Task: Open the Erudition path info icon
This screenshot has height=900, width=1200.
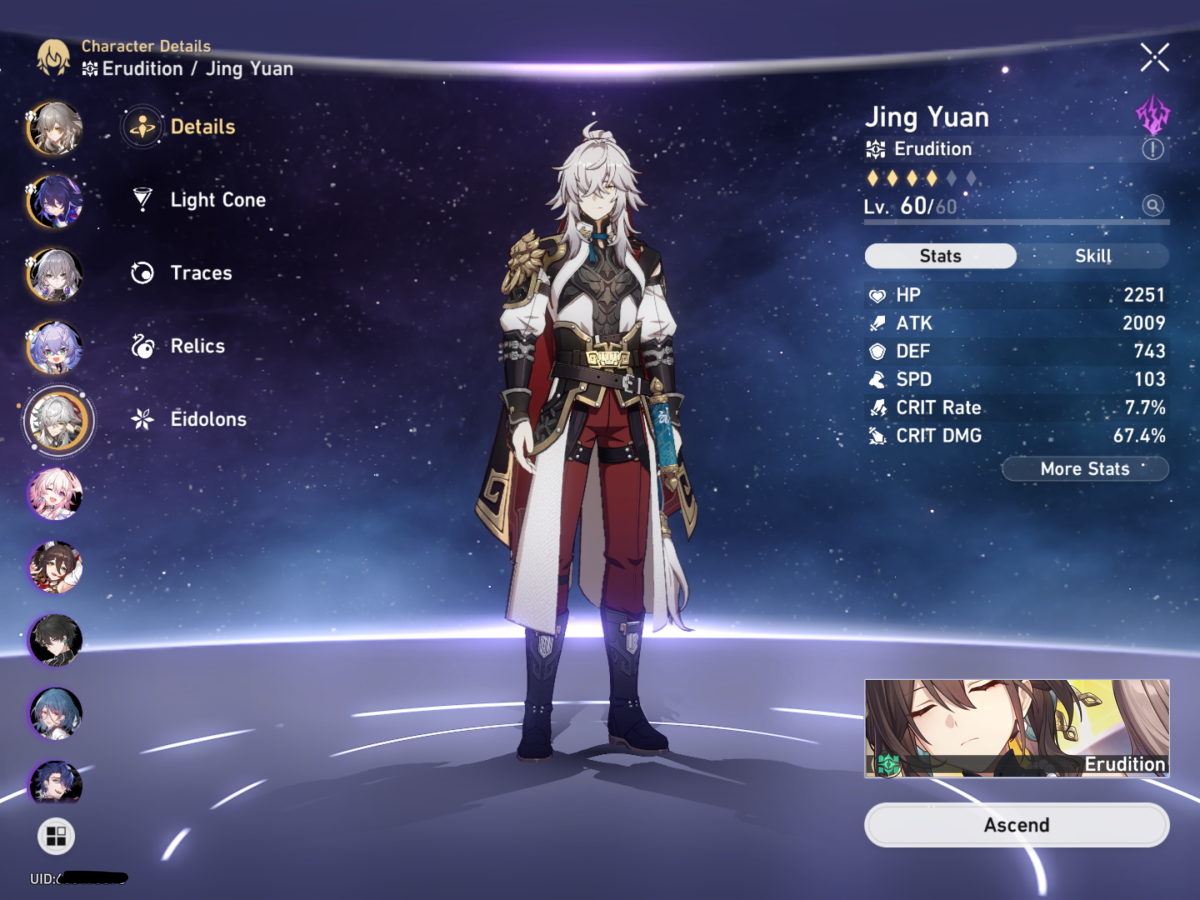Action: click(1153, 149)
